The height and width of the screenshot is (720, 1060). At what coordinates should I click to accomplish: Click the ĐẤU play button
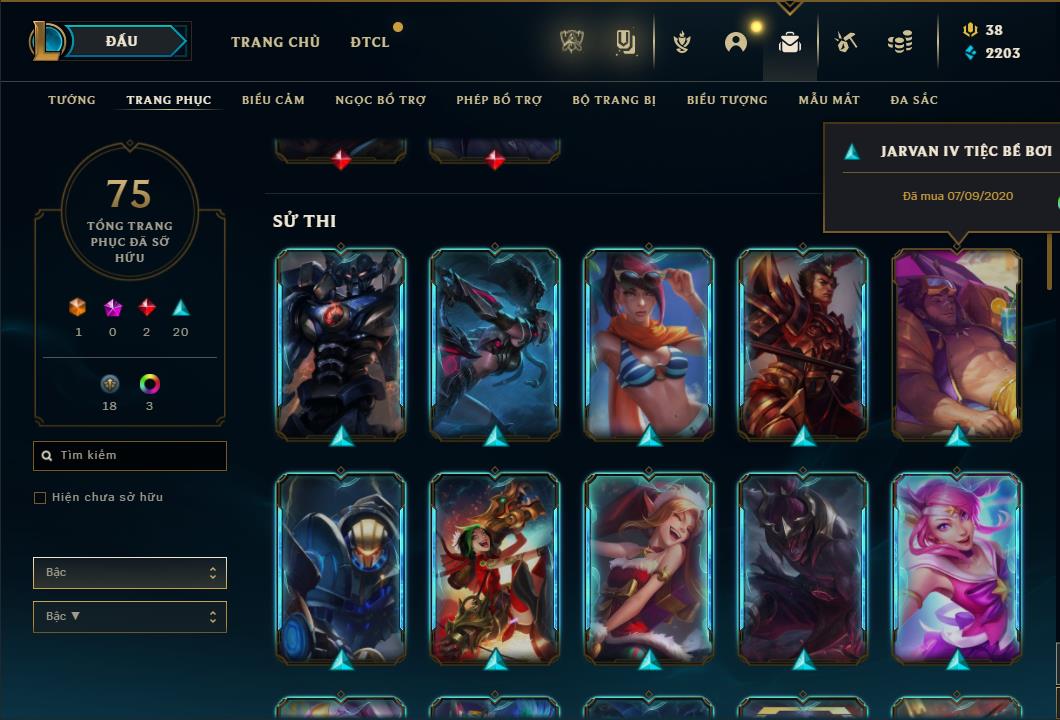pos(121,41)
